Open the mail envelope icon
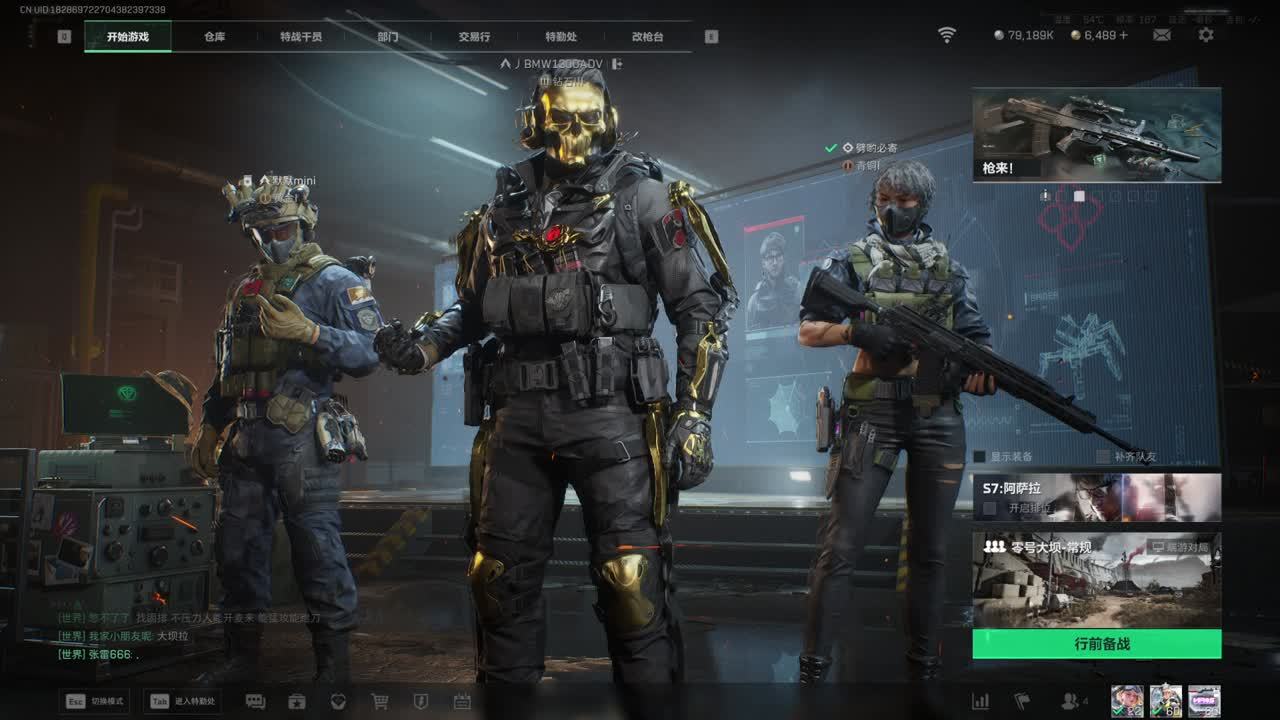Viewport: 1280px width, 720px height. pyautogui.click(x=1162, y=35)
